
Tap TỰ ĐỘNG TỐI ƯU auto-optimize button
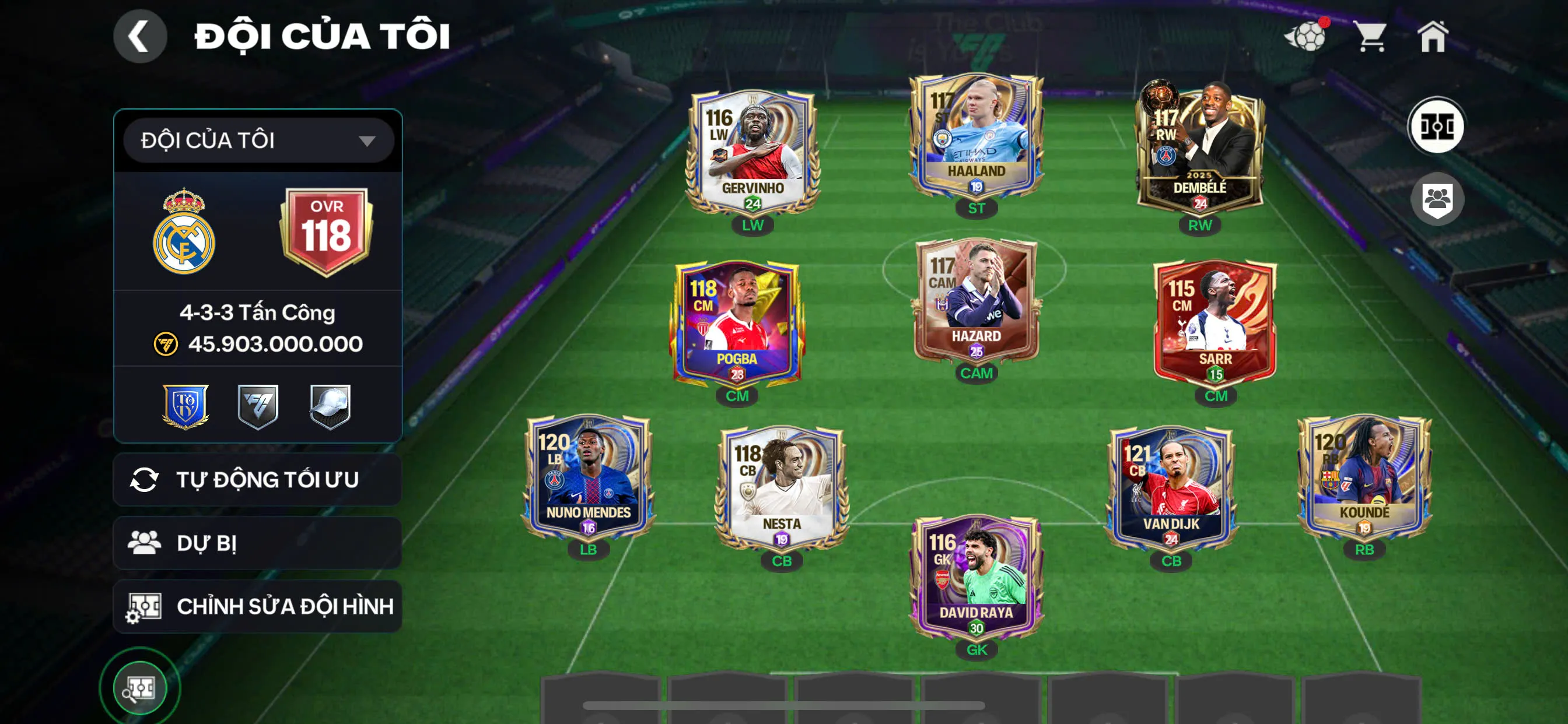point(257,479)
